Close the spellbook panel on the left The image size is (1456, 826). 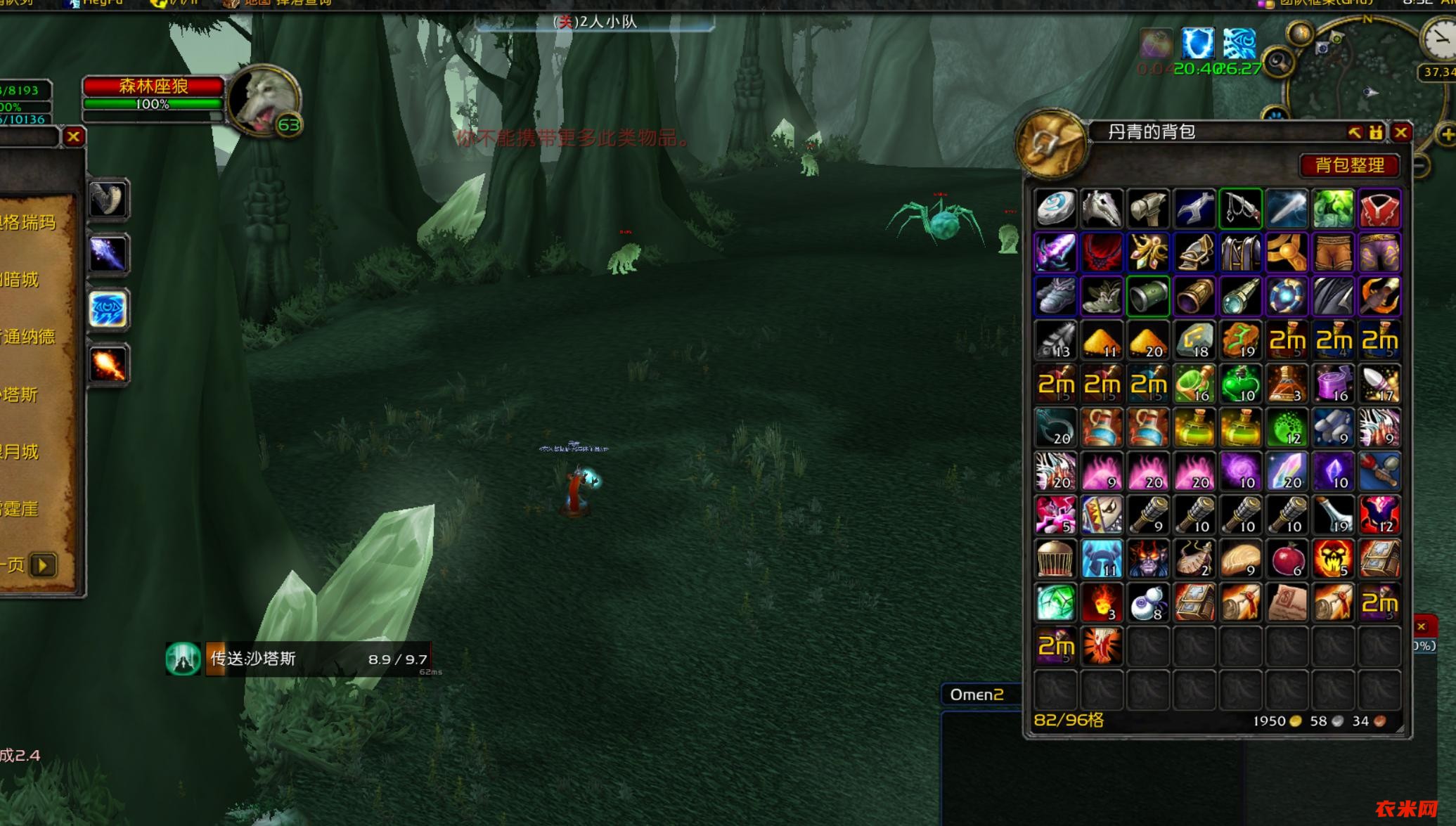click(x=74, y=136)
